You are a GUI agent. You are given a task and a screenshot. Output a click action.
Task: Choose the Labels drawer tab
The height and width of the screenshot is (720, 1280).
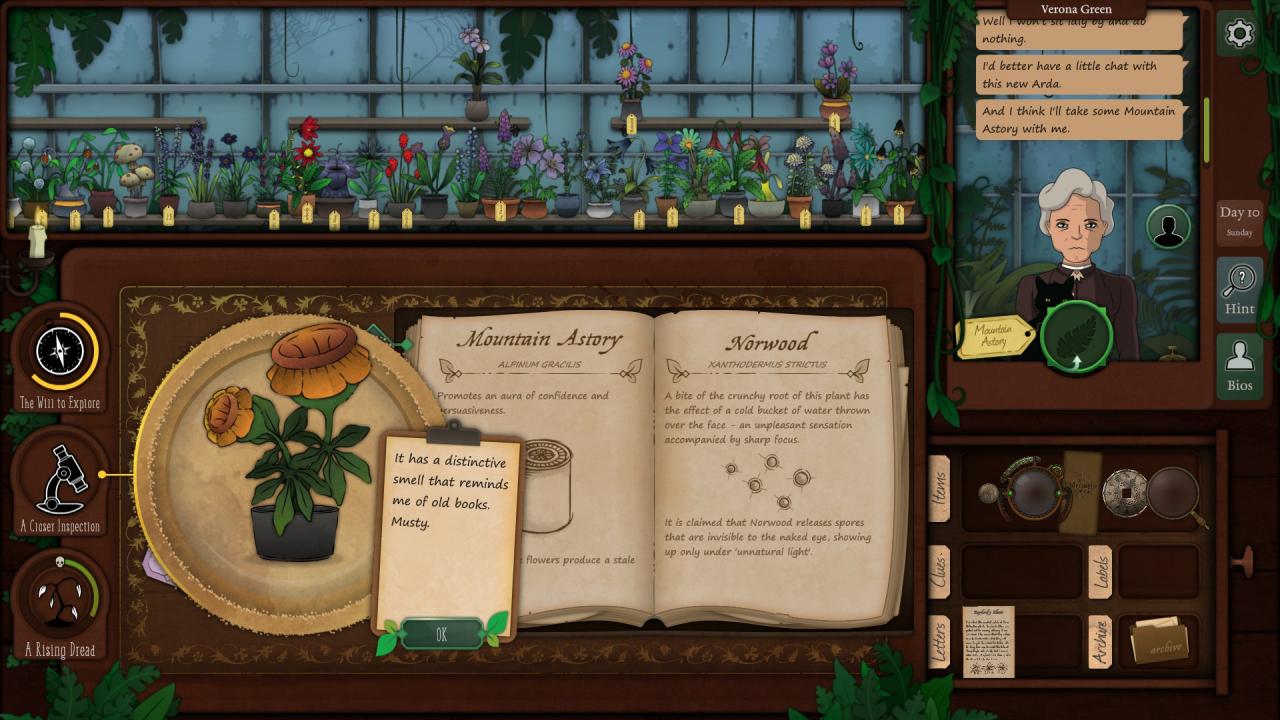click(1099, 571)
